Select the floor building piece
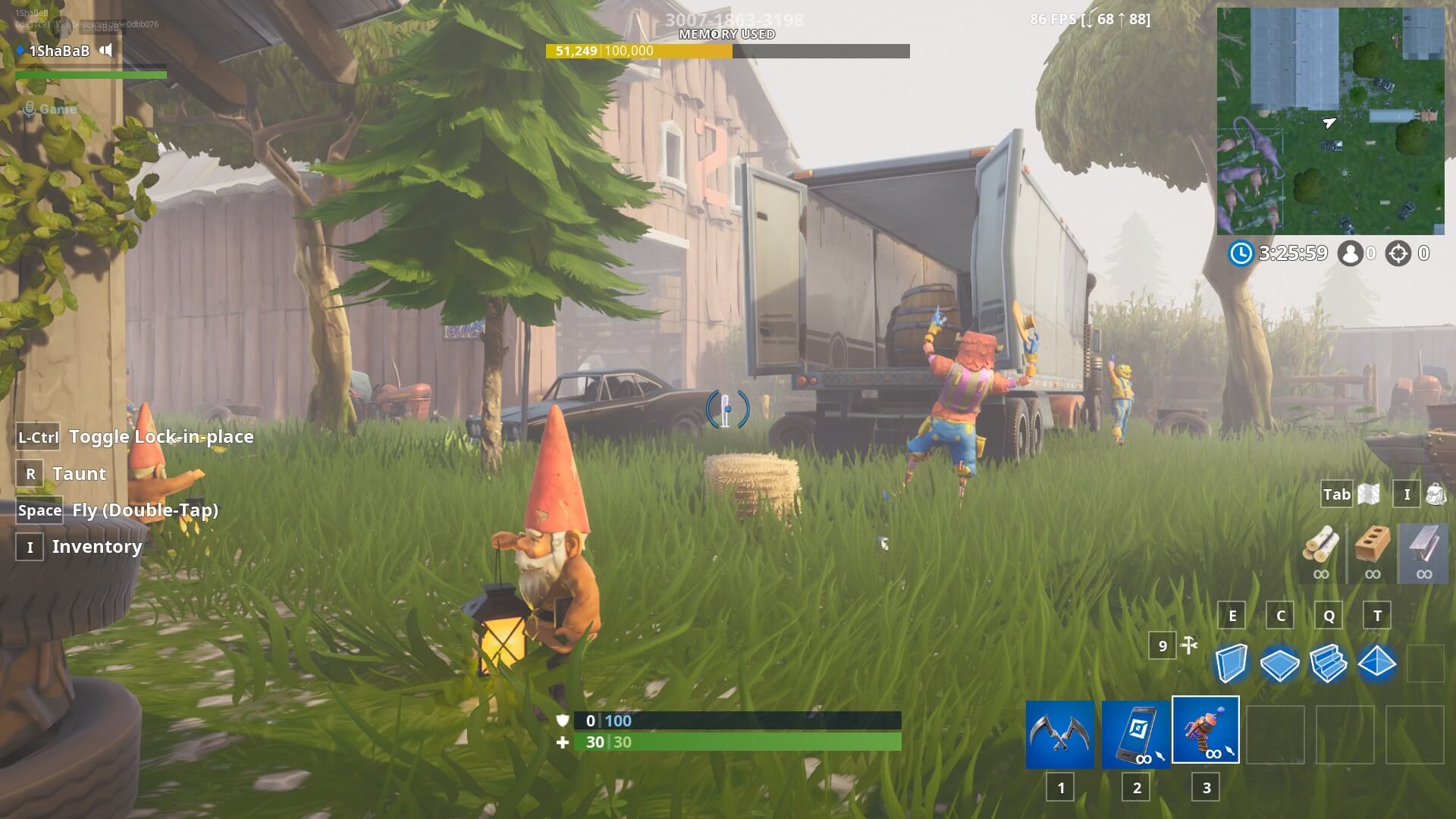 coord(1280,662)
